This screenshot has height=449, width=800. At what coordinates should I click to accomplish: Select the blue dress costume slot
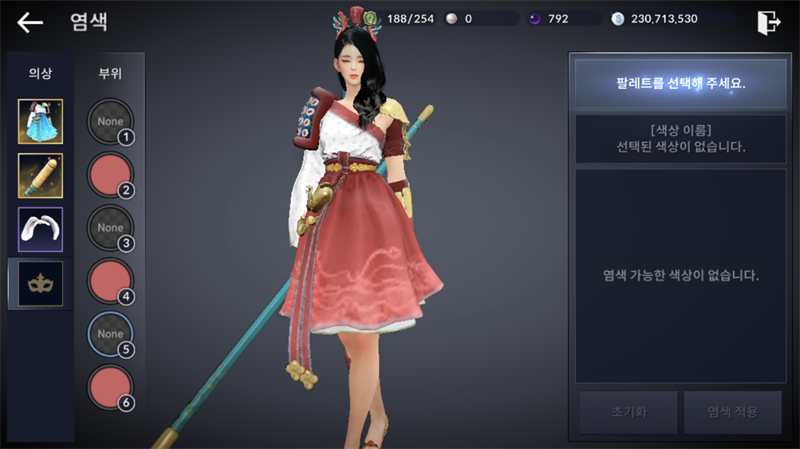[41, 122]
